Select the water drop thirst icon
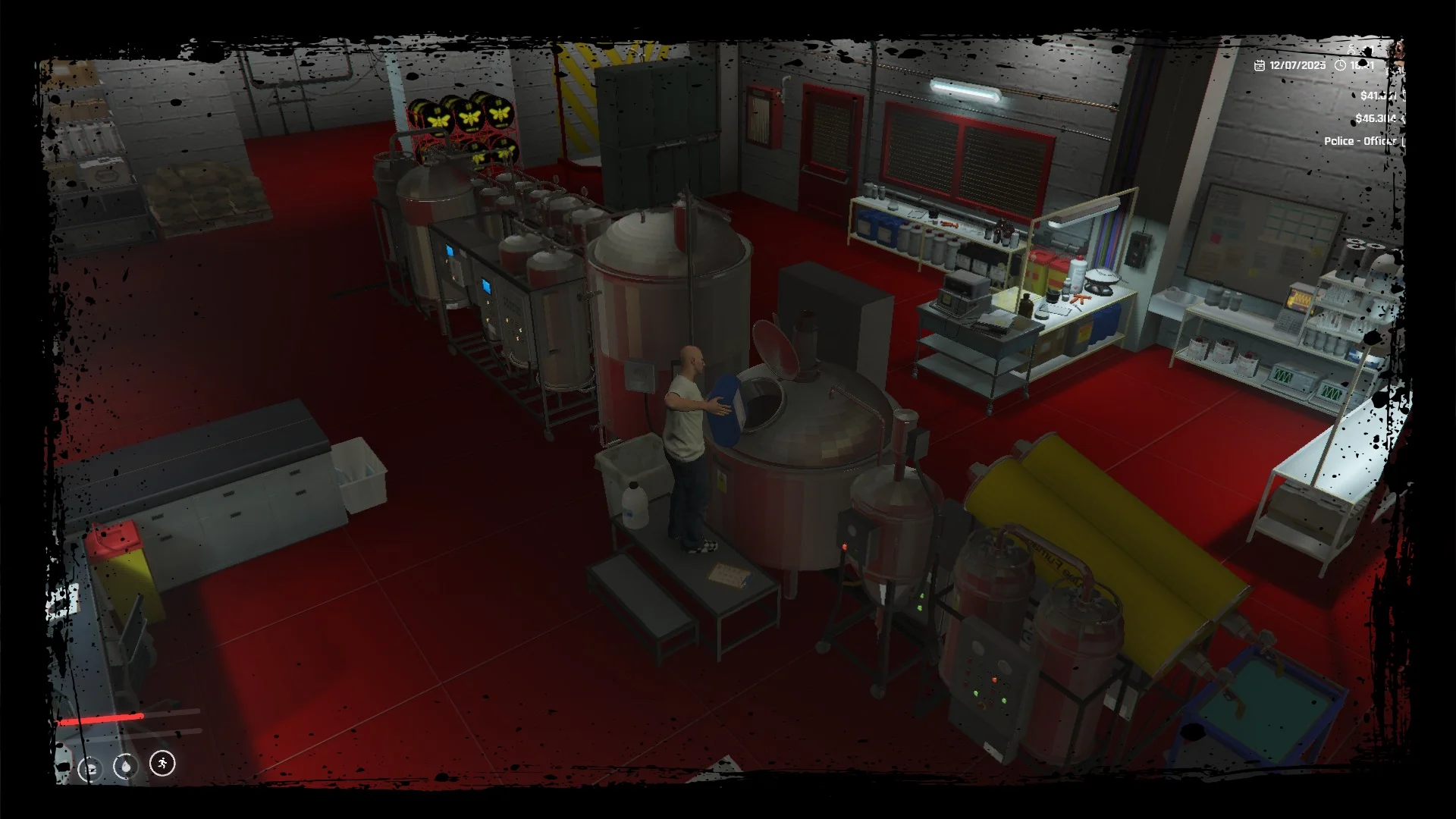The image size is (1456, 819). pyautogui.click(x=126, y=767)
